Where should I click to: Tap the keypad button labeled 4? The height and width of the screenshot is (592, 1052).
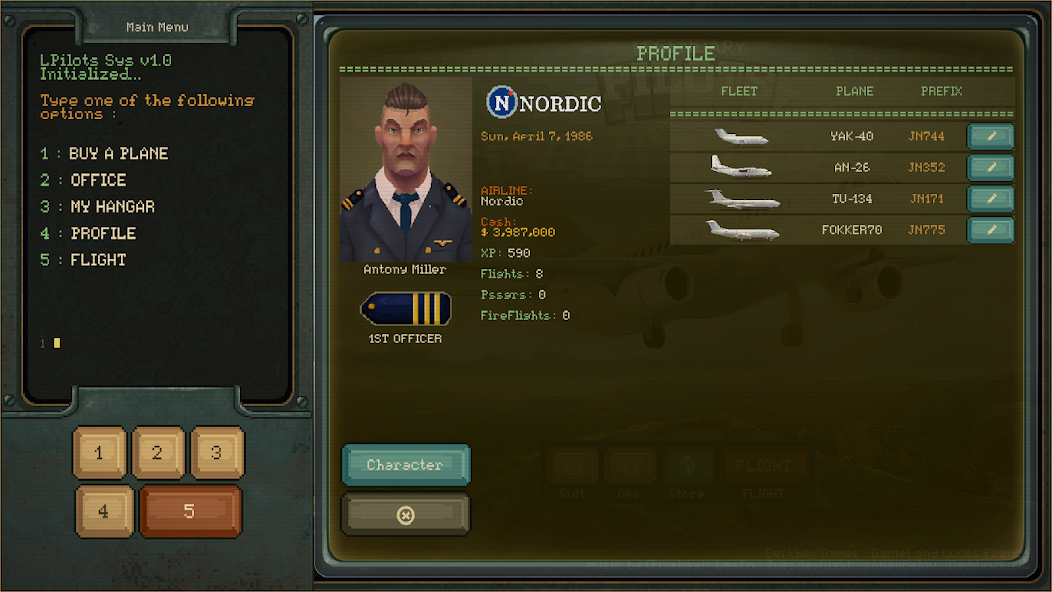click(104, 512)
